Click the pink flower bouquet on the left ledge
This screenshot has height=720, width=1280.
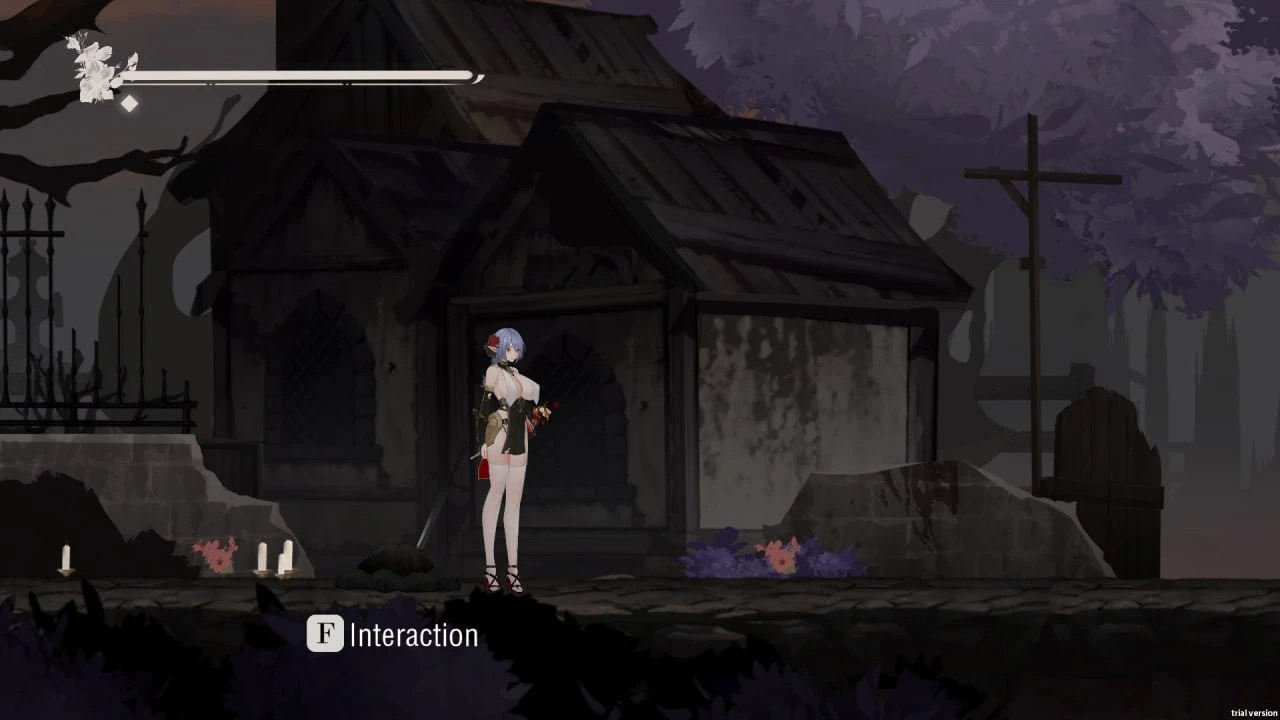click(x=215, y=552)
